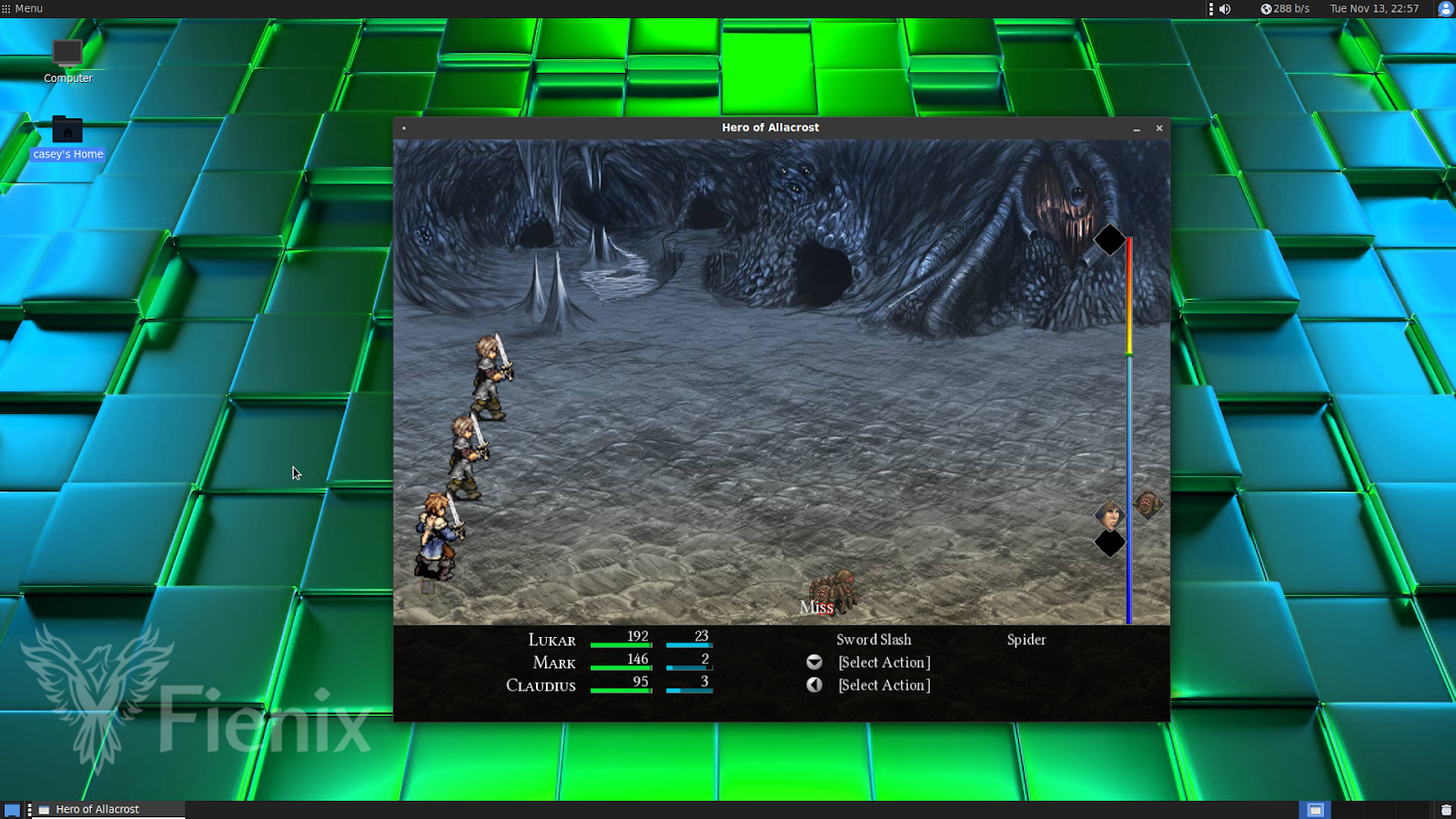The image size is (1456, 819).
Task: Open the first [Select Action] entry for a character
Action: (882, 662)
